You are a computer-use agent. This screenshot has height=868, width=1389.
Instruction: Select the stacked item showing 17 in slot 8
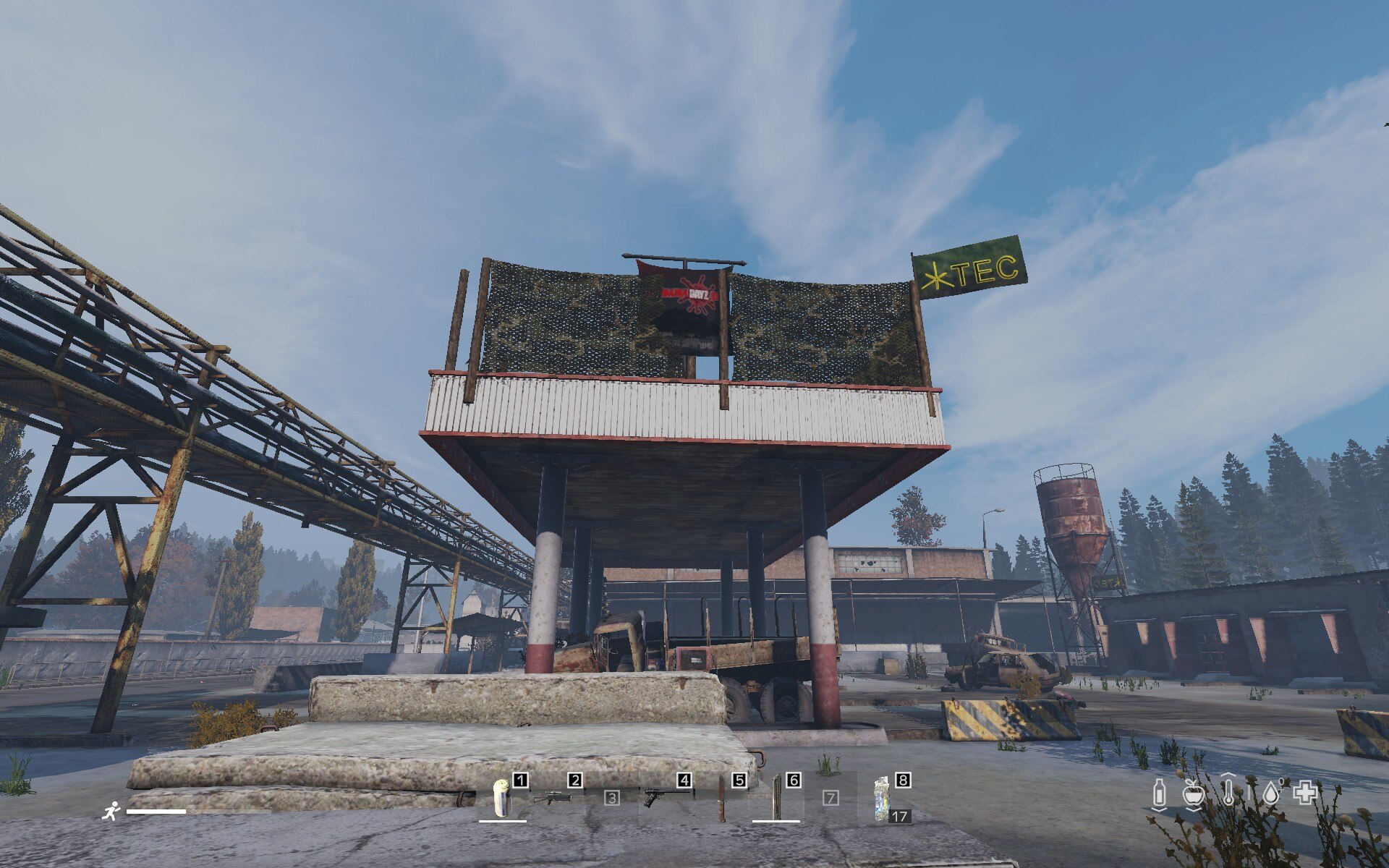click(x=883, y=799)
